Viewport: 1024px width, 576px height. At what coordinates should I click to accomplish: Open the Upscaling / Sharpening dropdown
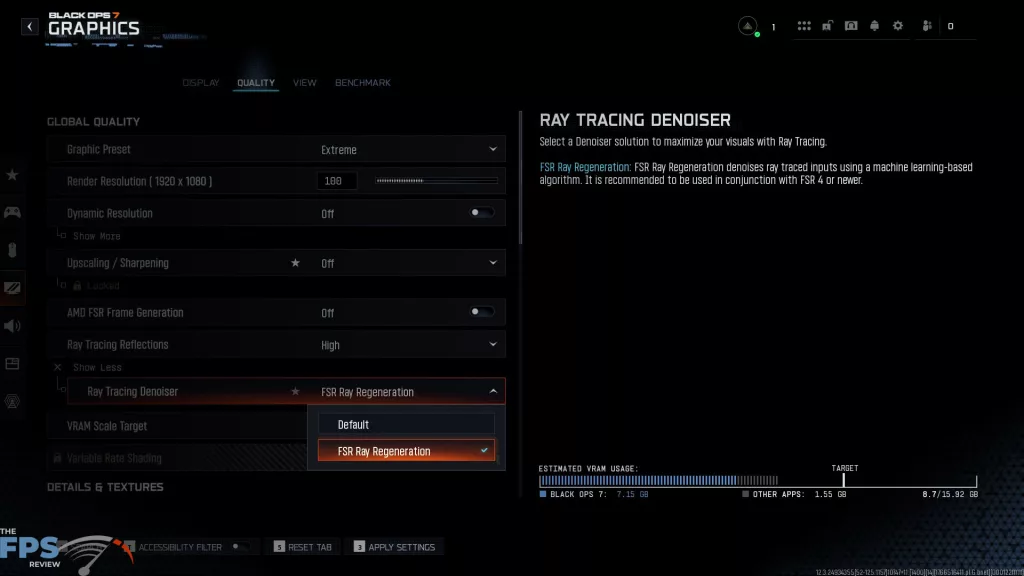click(x=408, y=263)
